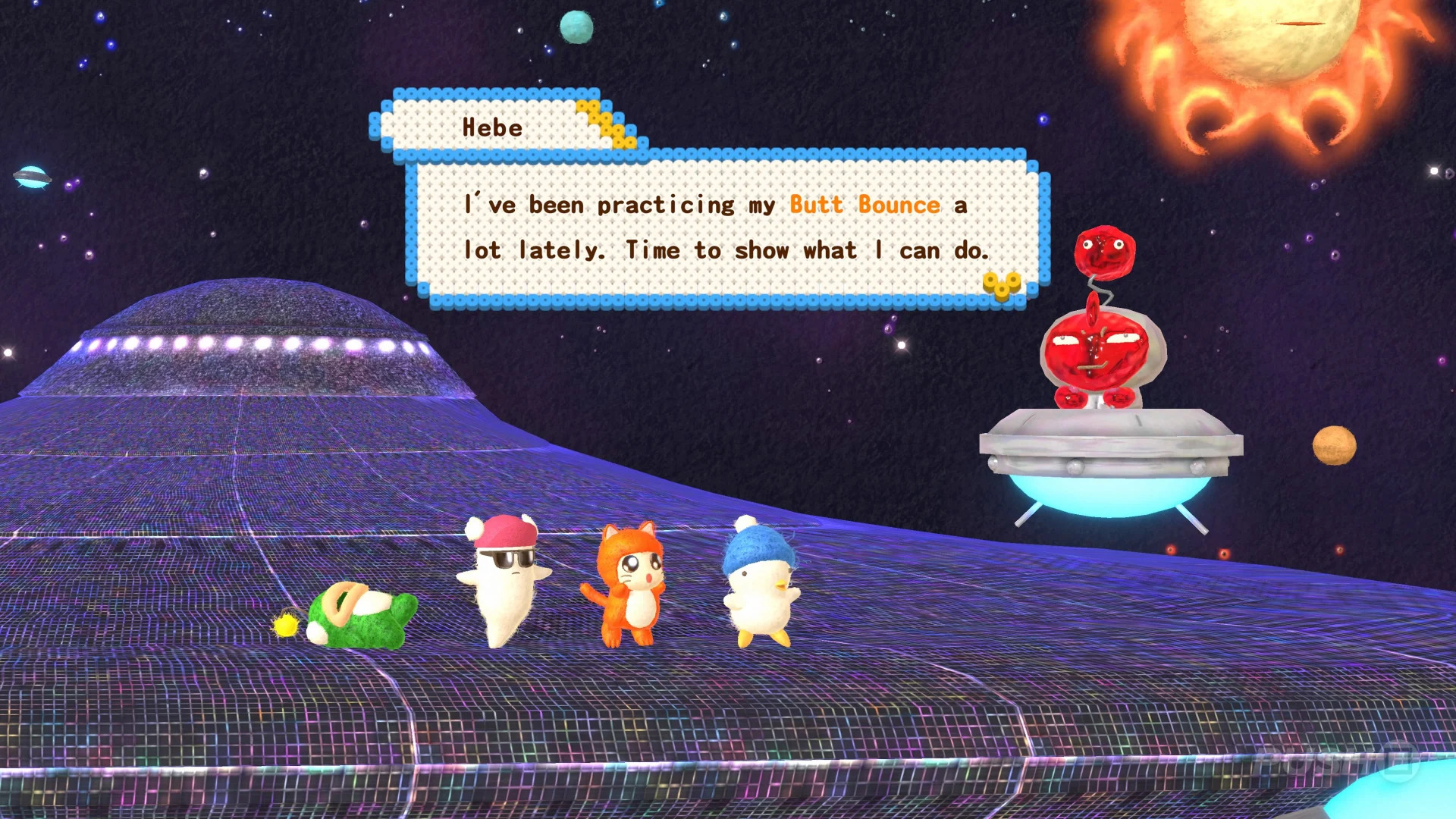Click Hebe's dialogue text box
The image size is (1456, 819).
coord(726,227)
